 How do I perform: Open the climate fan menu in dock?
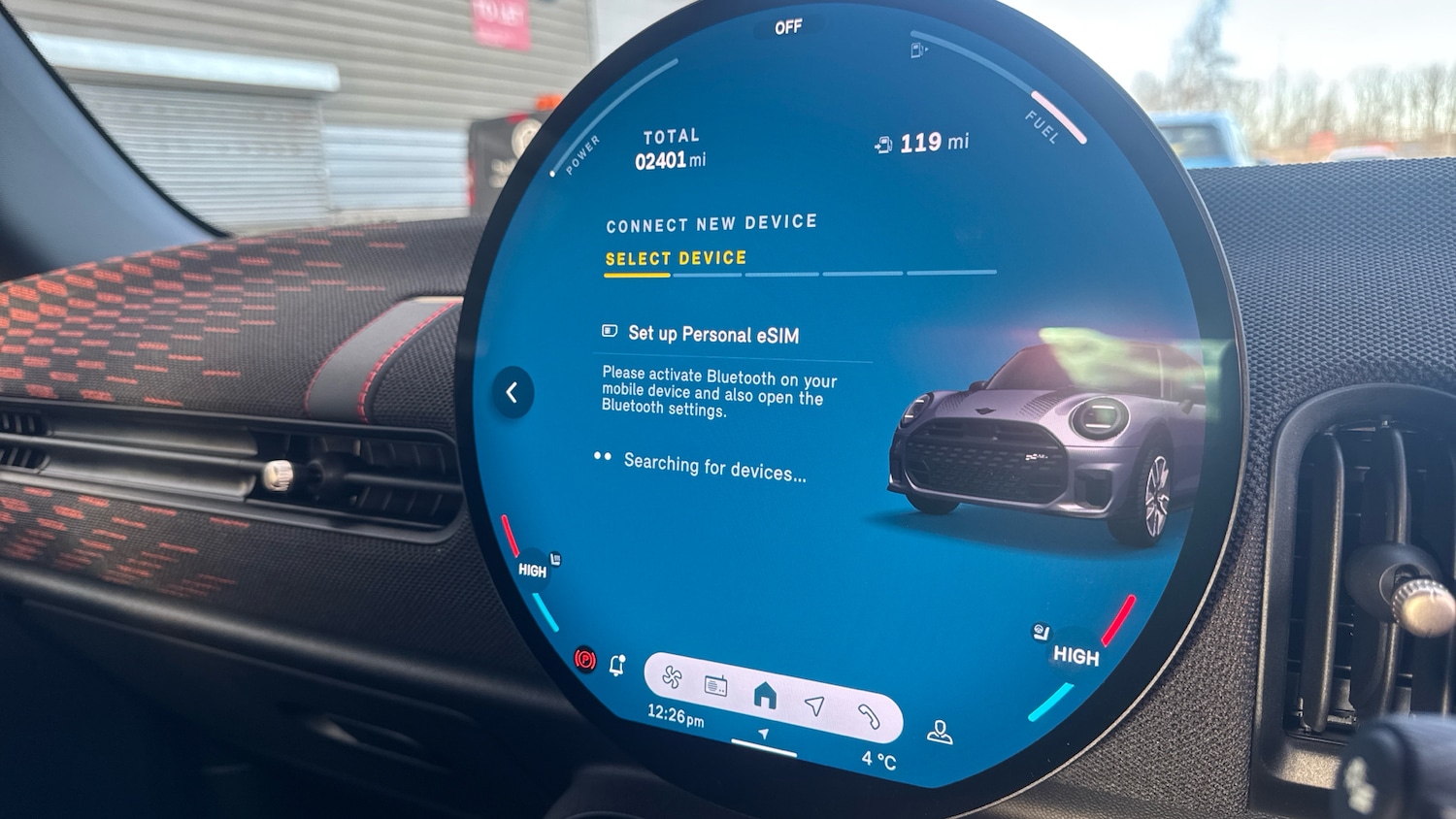tap(672, 676)
